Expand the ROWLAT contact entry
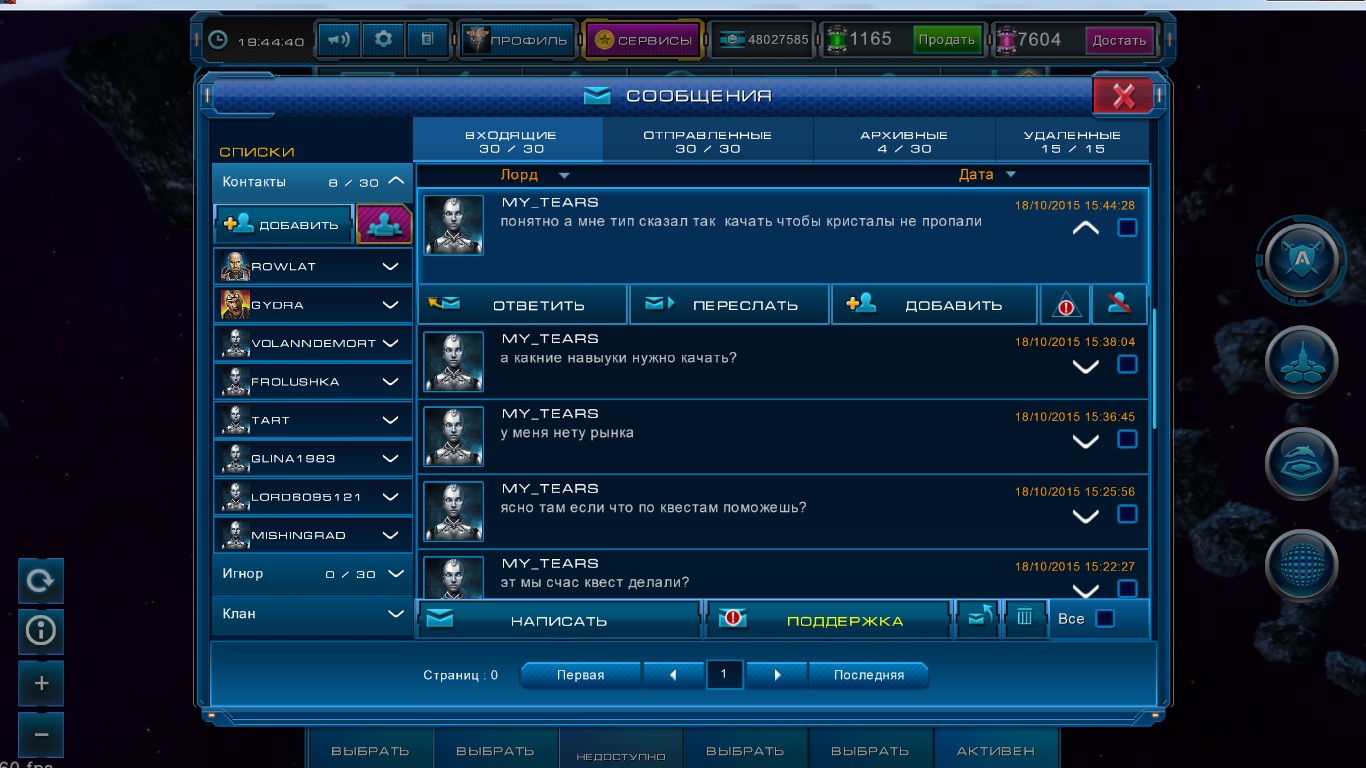 point(391,267)
